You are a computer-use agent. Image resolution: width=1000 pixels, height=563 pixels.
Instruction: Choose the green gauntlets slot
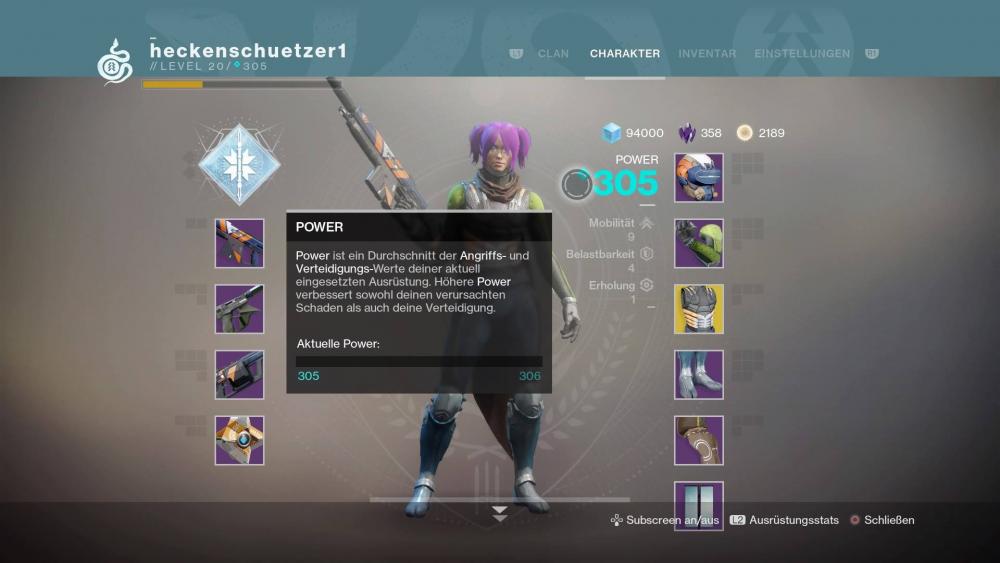click(x=699, y=244)
